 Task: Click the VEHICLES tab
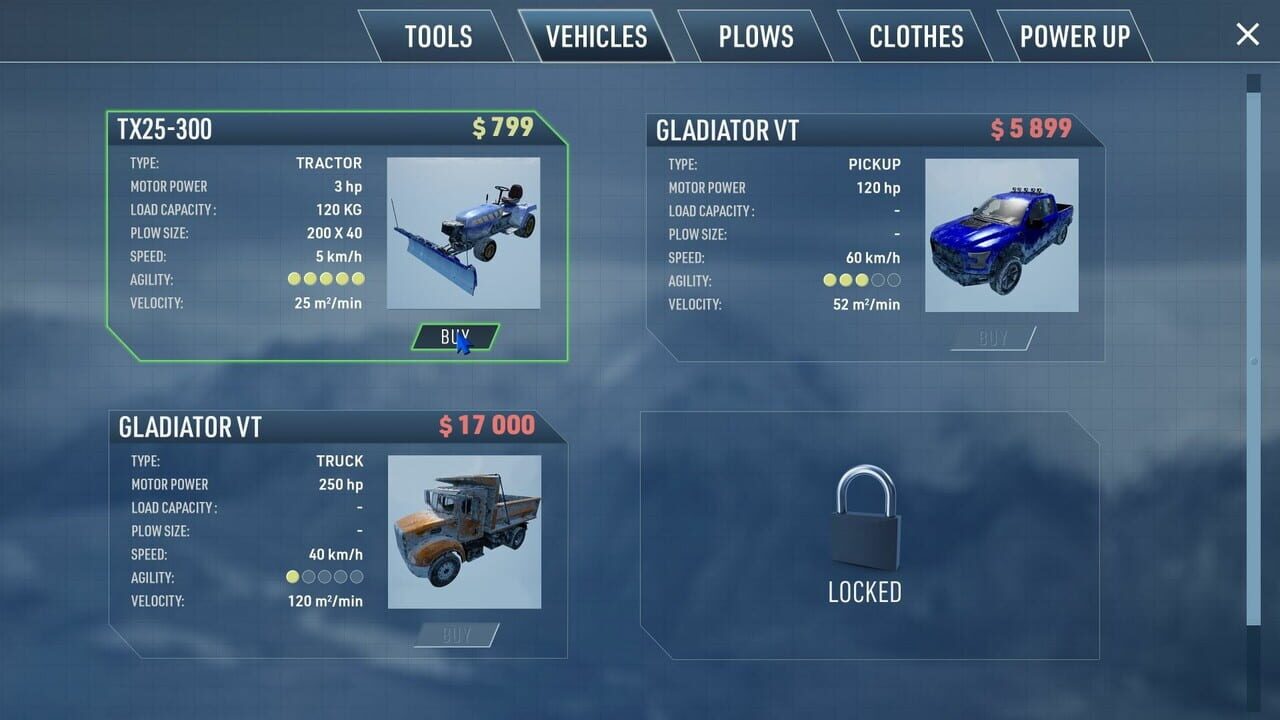pyautogui.click(x=595, y=37)
